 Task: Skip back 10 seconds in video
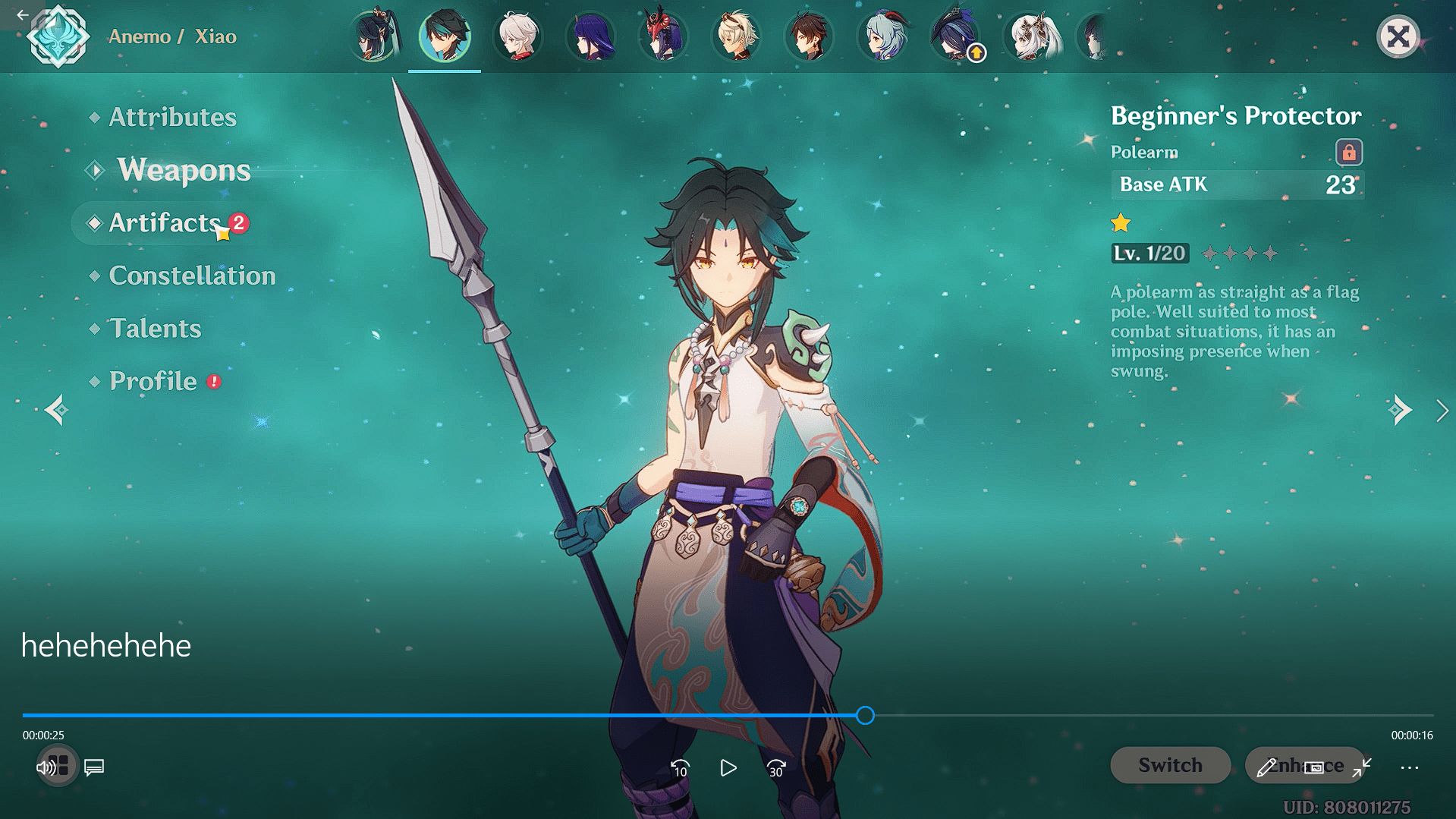tap(680, 768)
